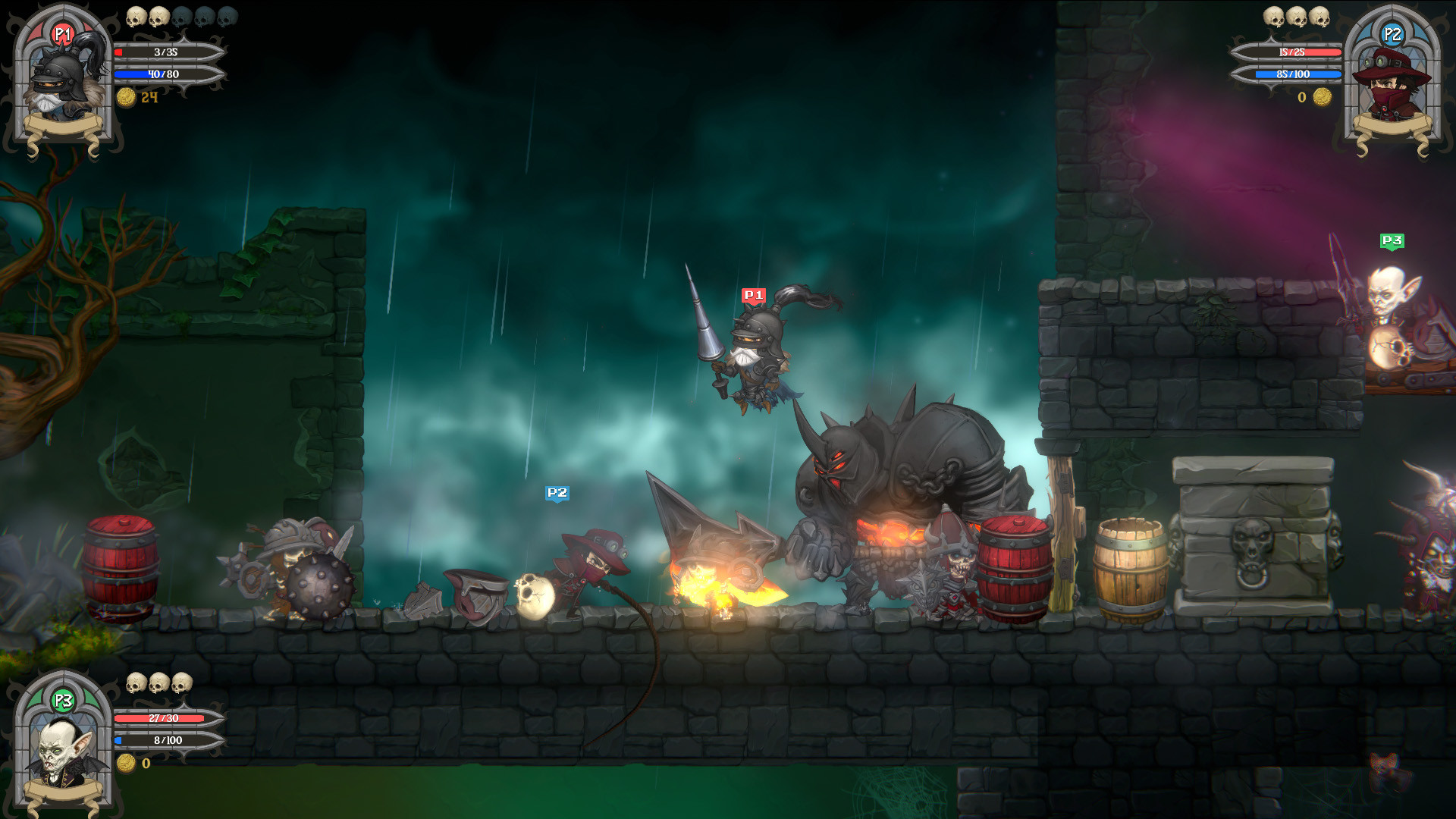1456x819 pixels.
Task: Select the P2 red-hat hunter portrait
Action: tap(1392, 83)
